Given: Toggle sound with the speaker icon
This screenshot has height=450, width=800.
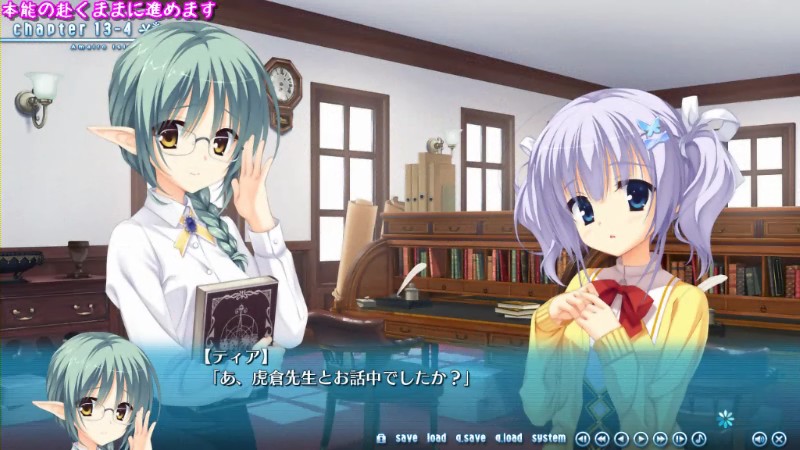Looking at the screenshot, I should pos(759,438).
